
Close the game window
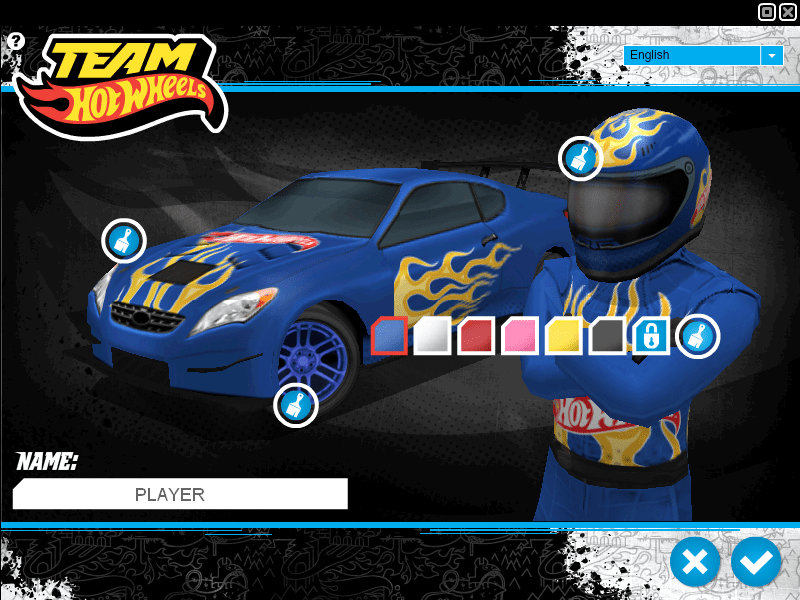(788, 12)
